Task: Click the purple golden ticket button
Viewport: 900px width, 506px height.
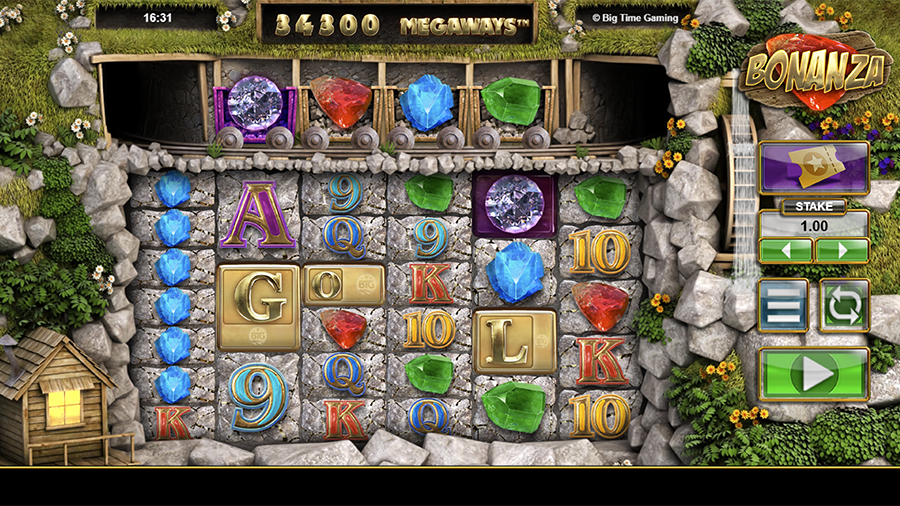Action: click(x=813, y=167)
